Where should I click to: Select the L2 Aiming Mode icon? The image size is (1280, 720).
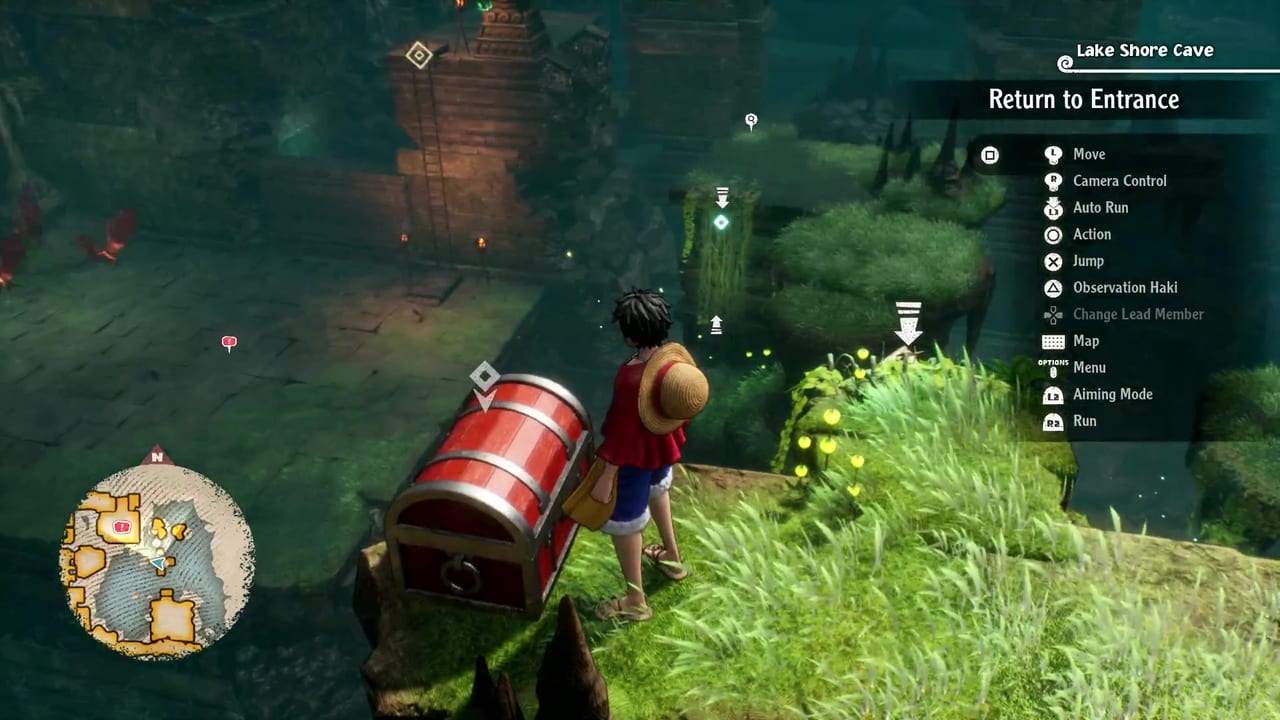(x=1053, y=394)
